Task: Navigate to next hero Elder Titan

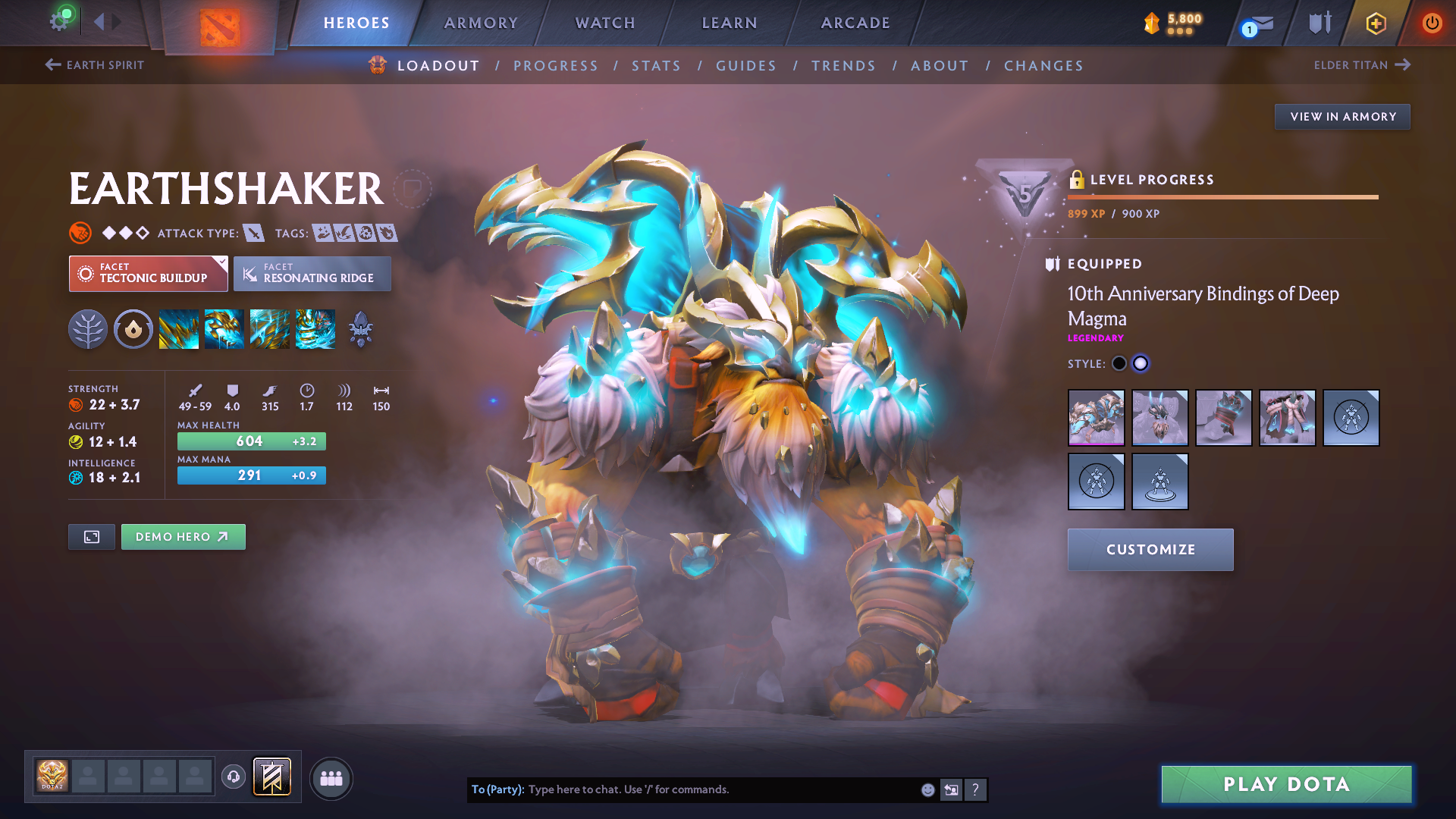Action: tap(1362, 65)
